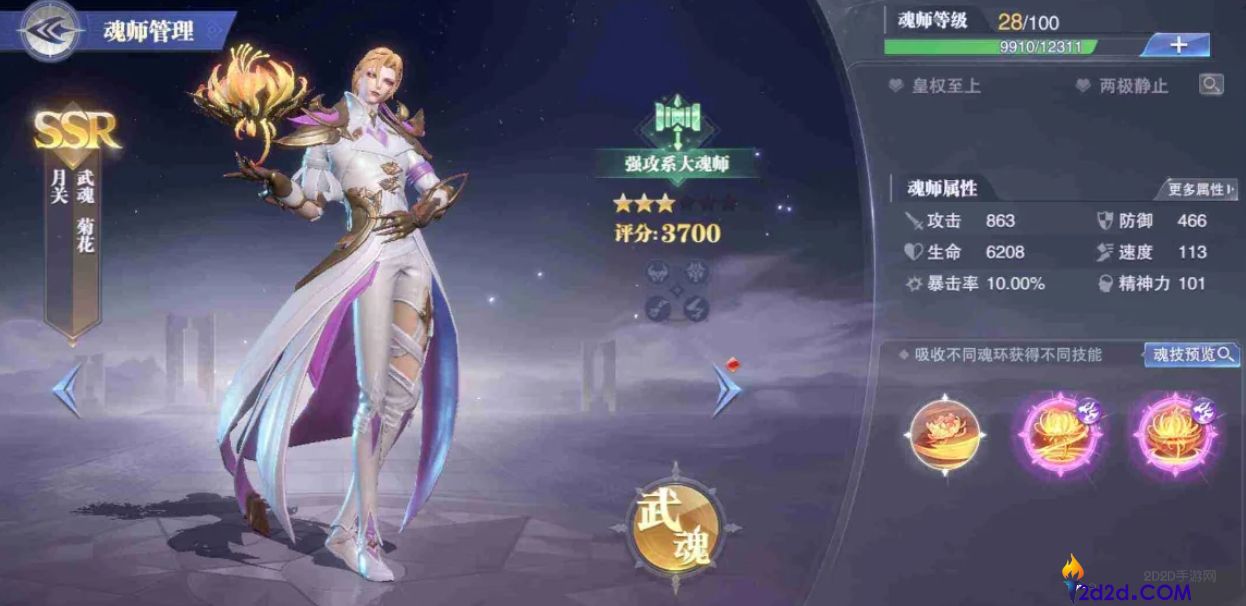Tap the plus button beside the level bar
The width and height of the screenshot is (1246, 606).
pos(1177,45)
